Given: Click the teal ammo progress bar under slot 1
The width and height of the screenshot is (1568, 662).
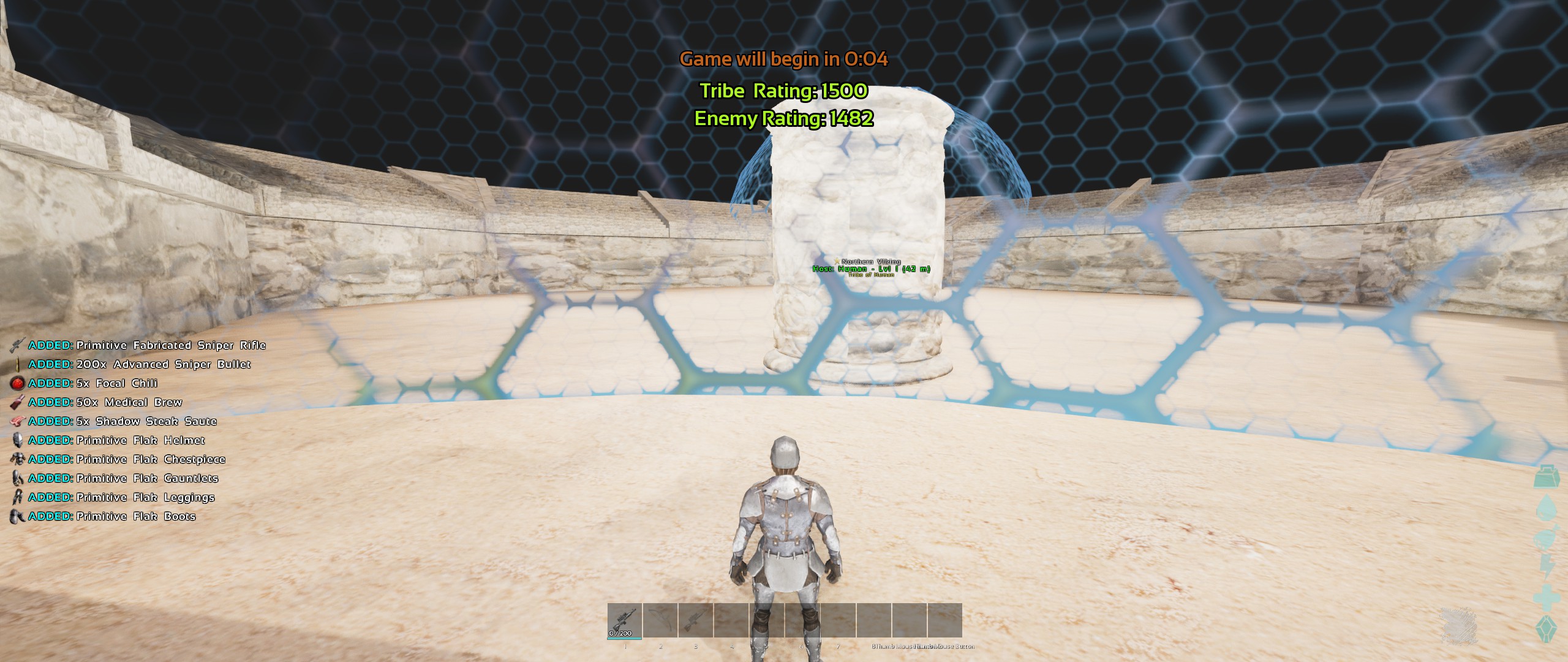Looking at the screenshot, I should coord(624,637).
